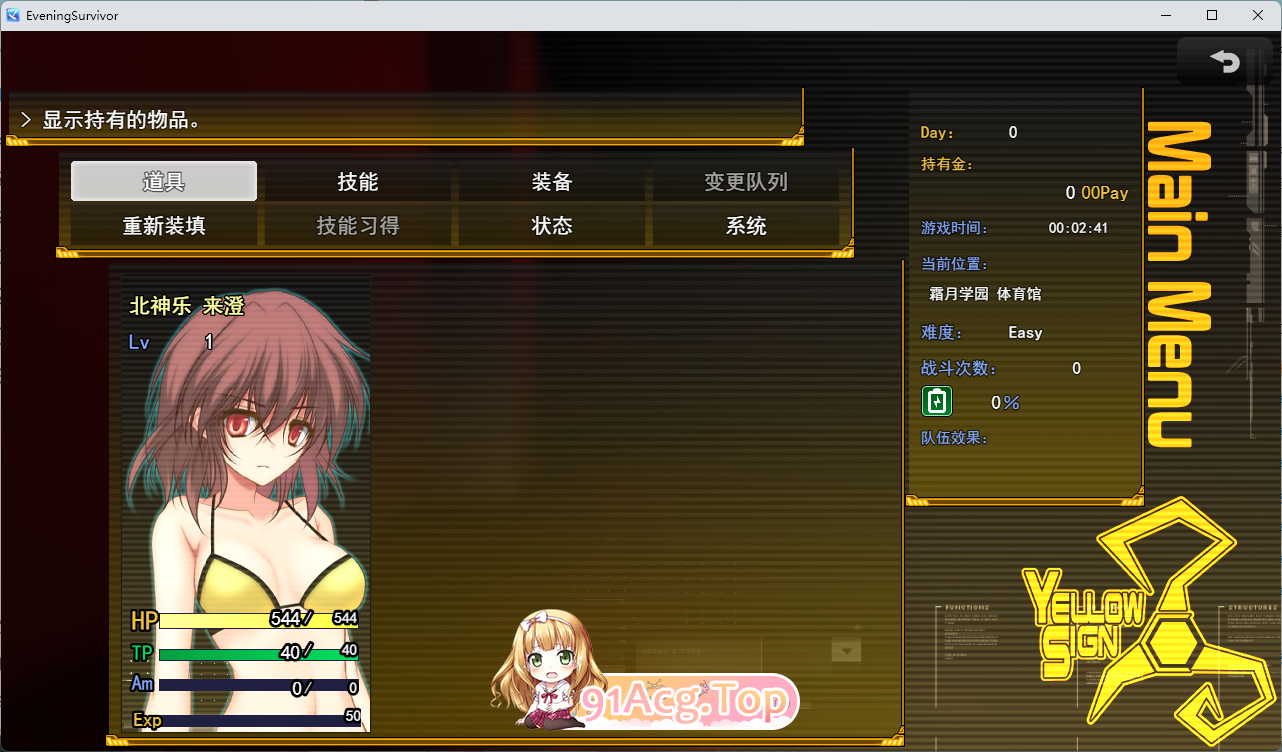This screenshot has width=1282, height=752.
Task: Switch to the 技能 skills tab
Action: (357, 181)
